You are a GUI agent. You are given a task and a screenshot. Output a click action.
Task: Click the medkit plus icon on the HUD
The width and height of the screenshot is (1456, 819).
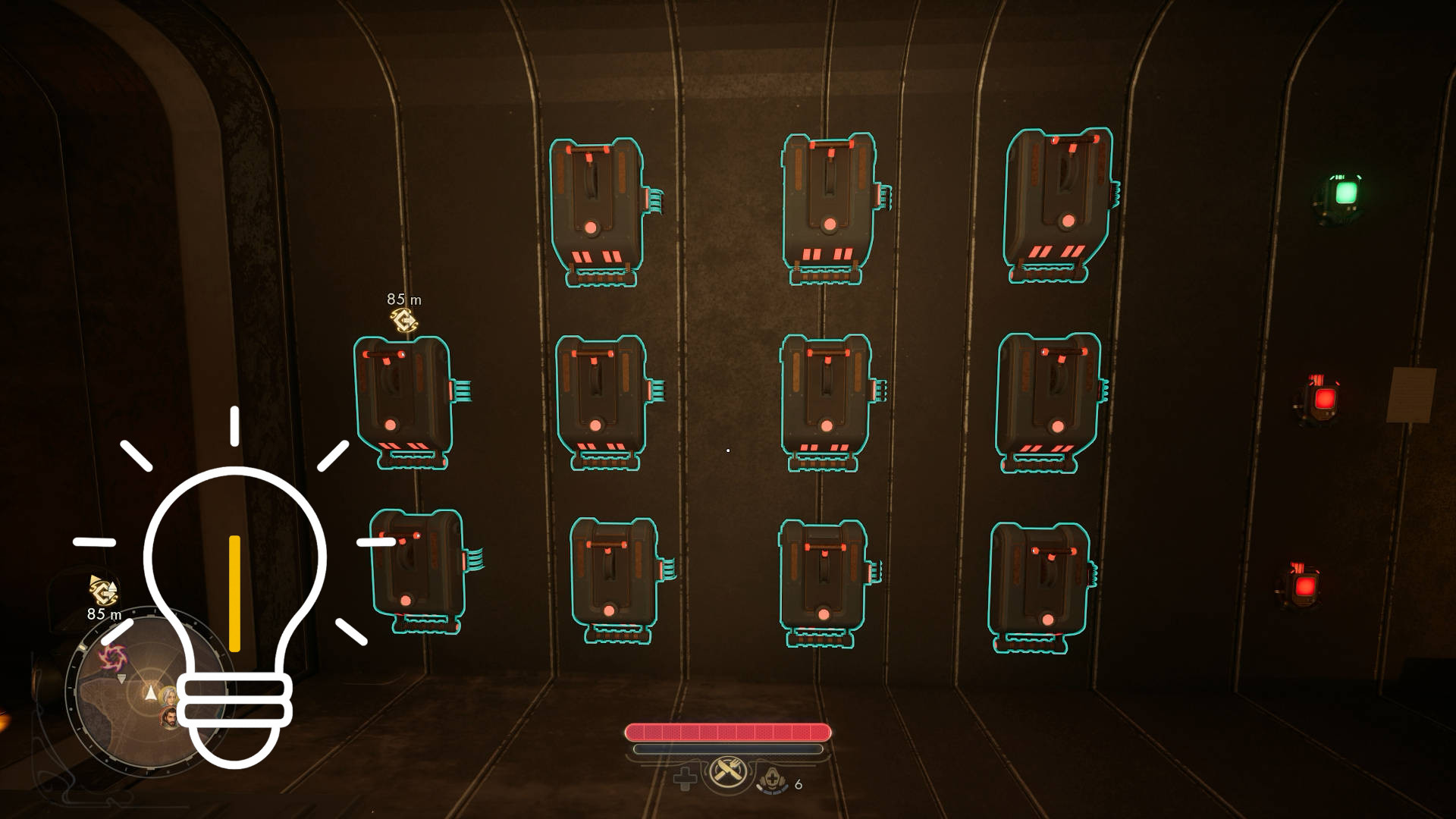pos(685,778)
